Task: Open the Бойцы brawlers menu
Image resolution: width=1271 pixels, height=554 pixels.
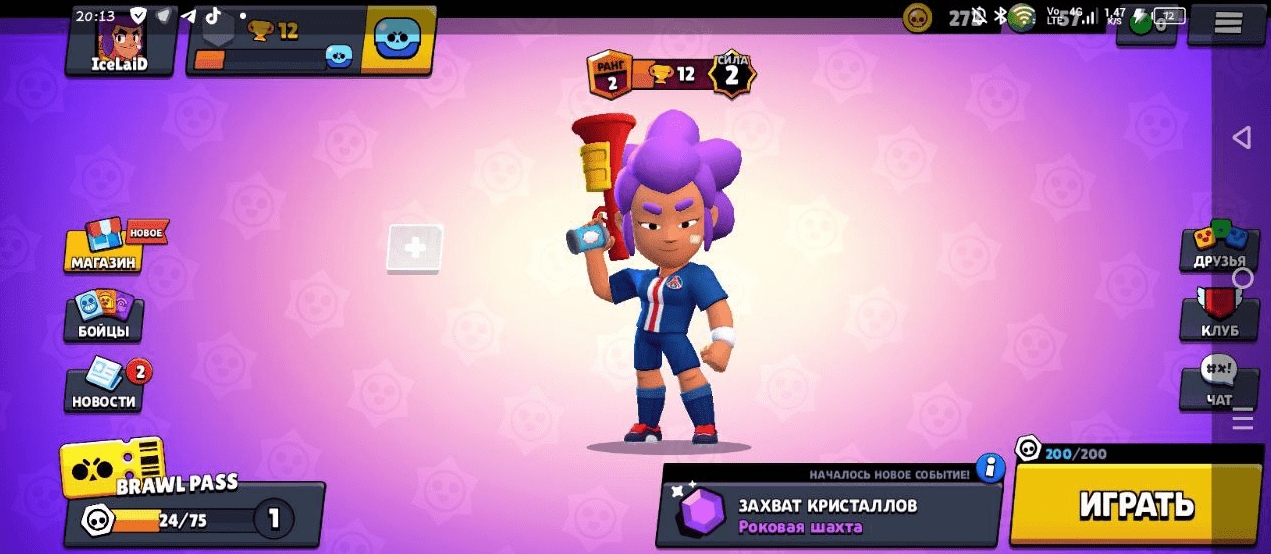Action: (x=104, y=318)
